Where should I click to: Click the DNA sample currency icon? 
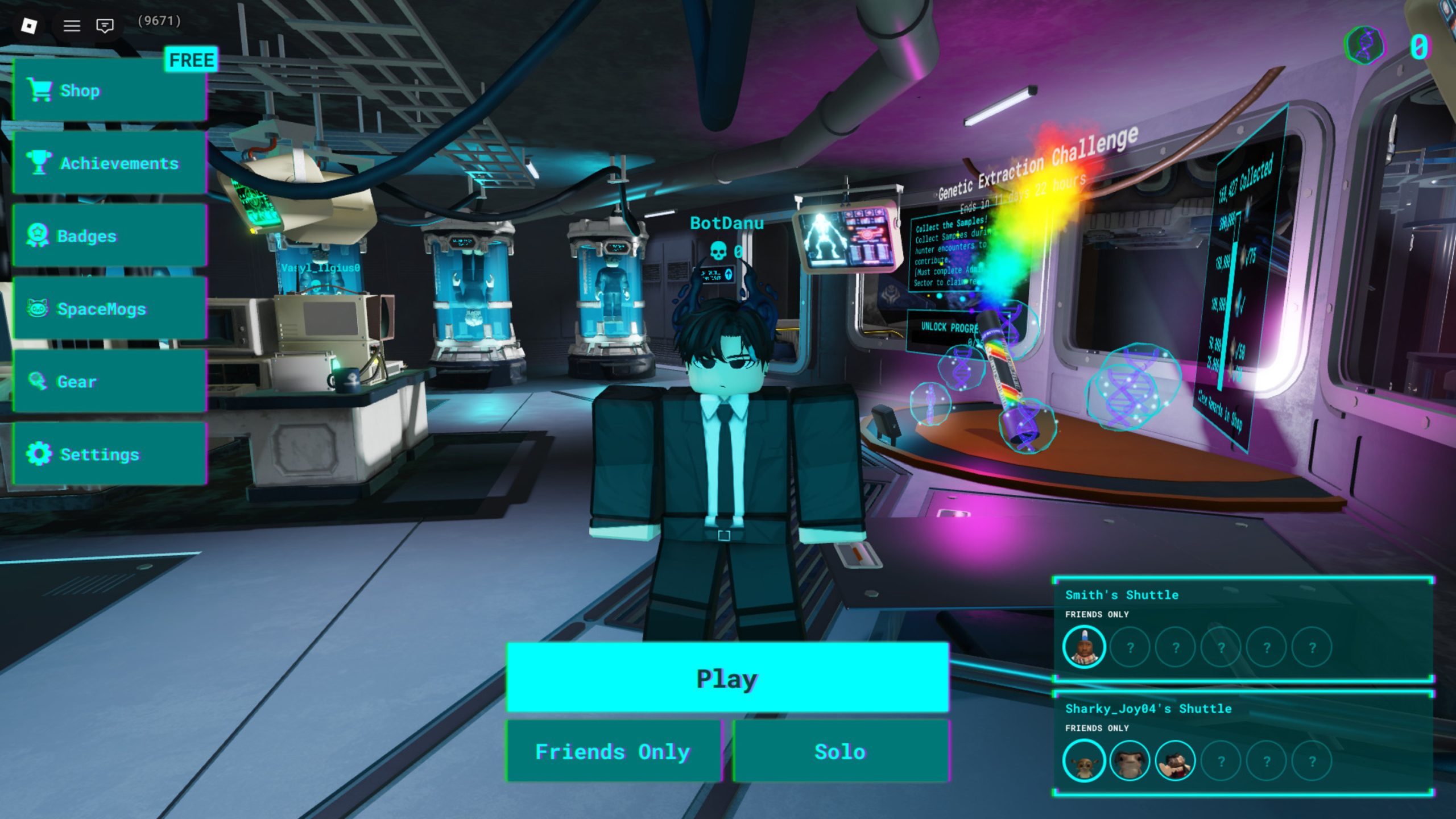click(x=1365, y=45)
